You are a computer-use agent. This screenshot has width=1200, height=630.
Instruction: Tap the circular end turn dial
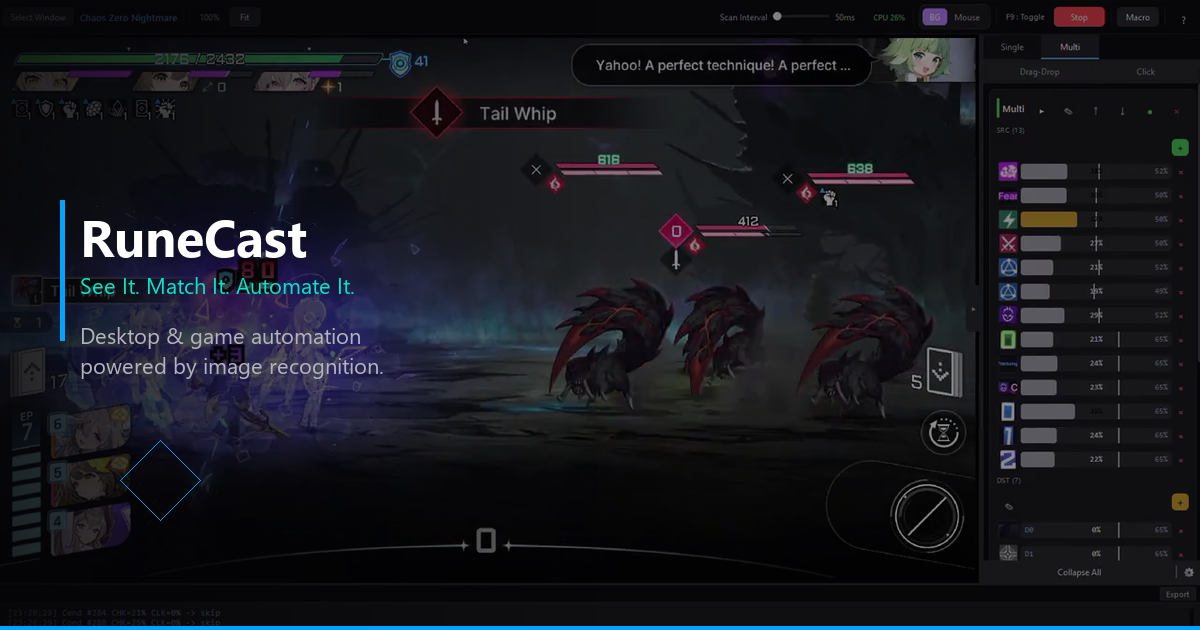click(926, 515)
